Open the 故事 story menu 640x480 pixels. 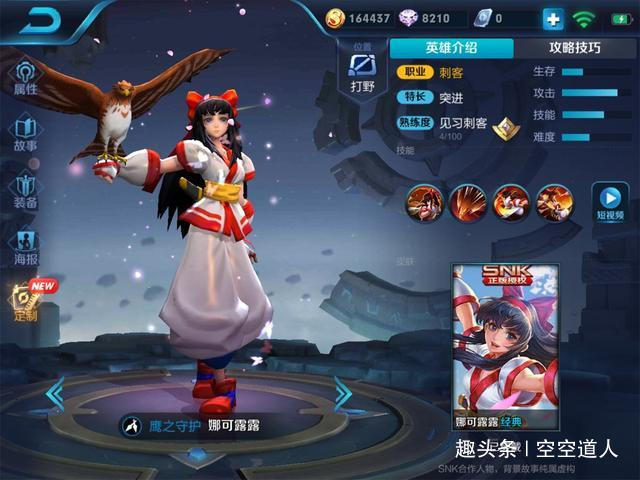point(25,134)
